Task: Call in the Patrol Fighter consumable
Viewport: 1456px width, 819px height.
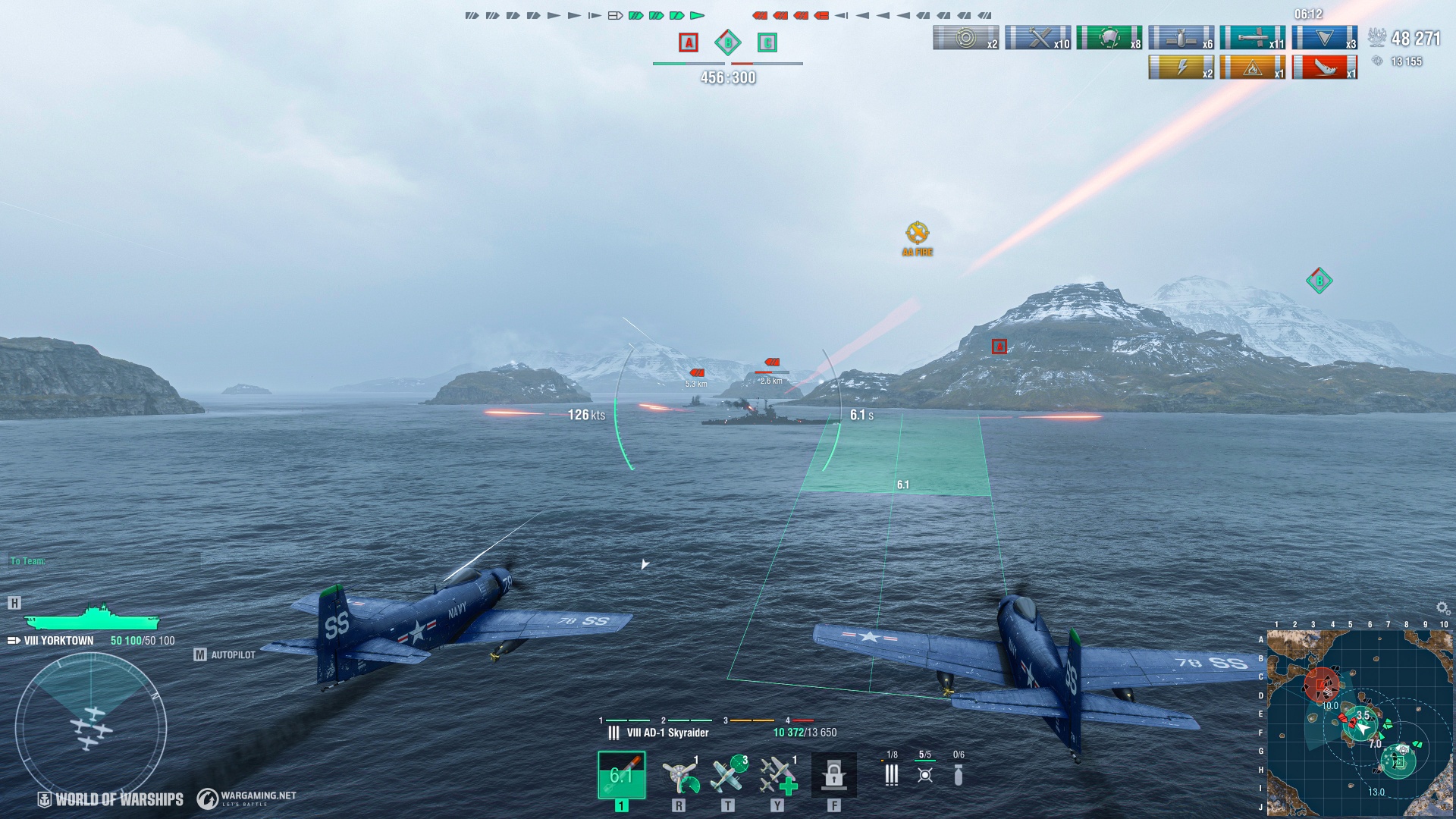Action: pyautogui.click(x=728, y=775)
